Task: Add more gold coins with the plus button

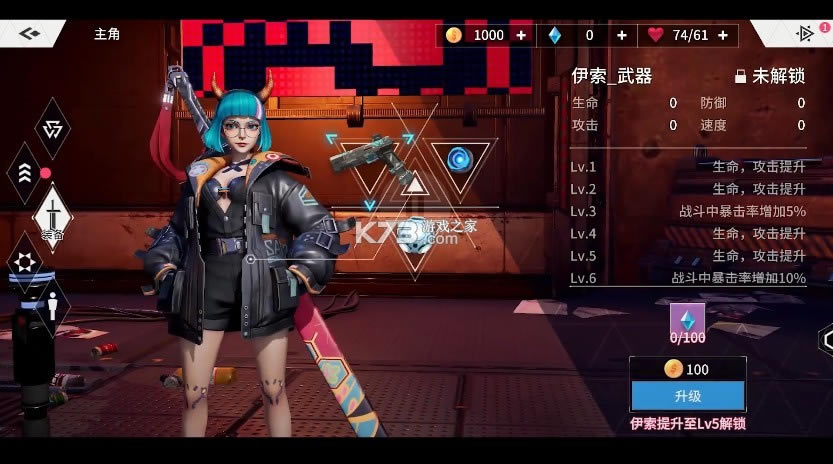Action: pos(520,35)
